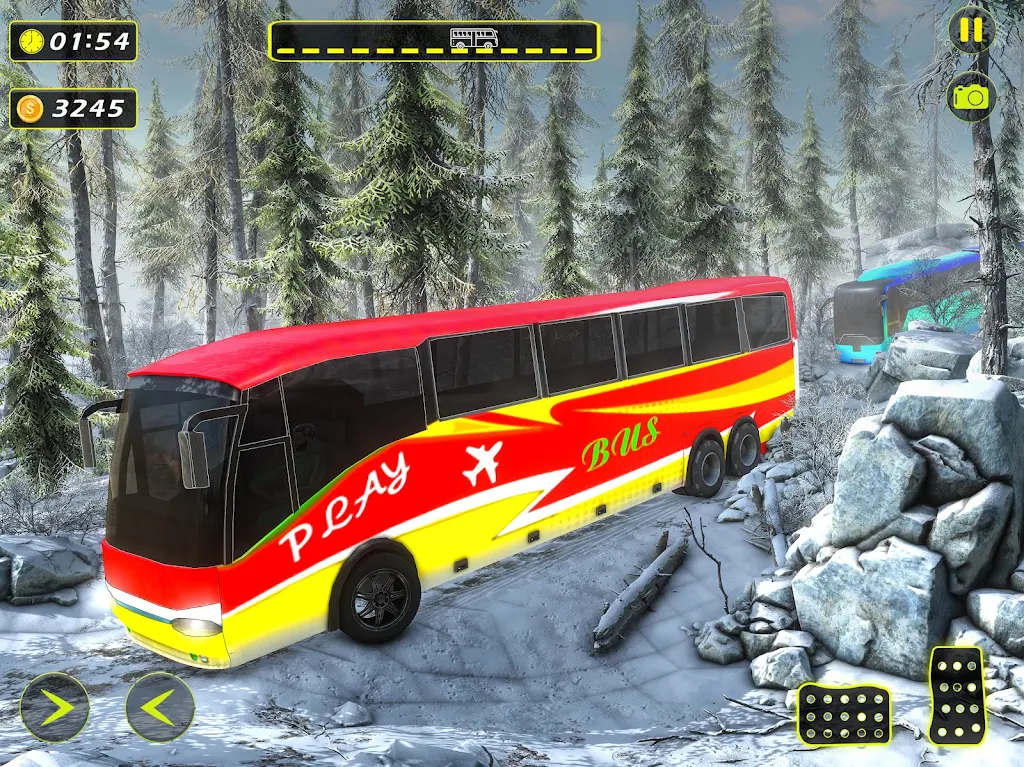1024x767 pixels.
Task: Pause the game with the pause button
Action: point(971,30)
